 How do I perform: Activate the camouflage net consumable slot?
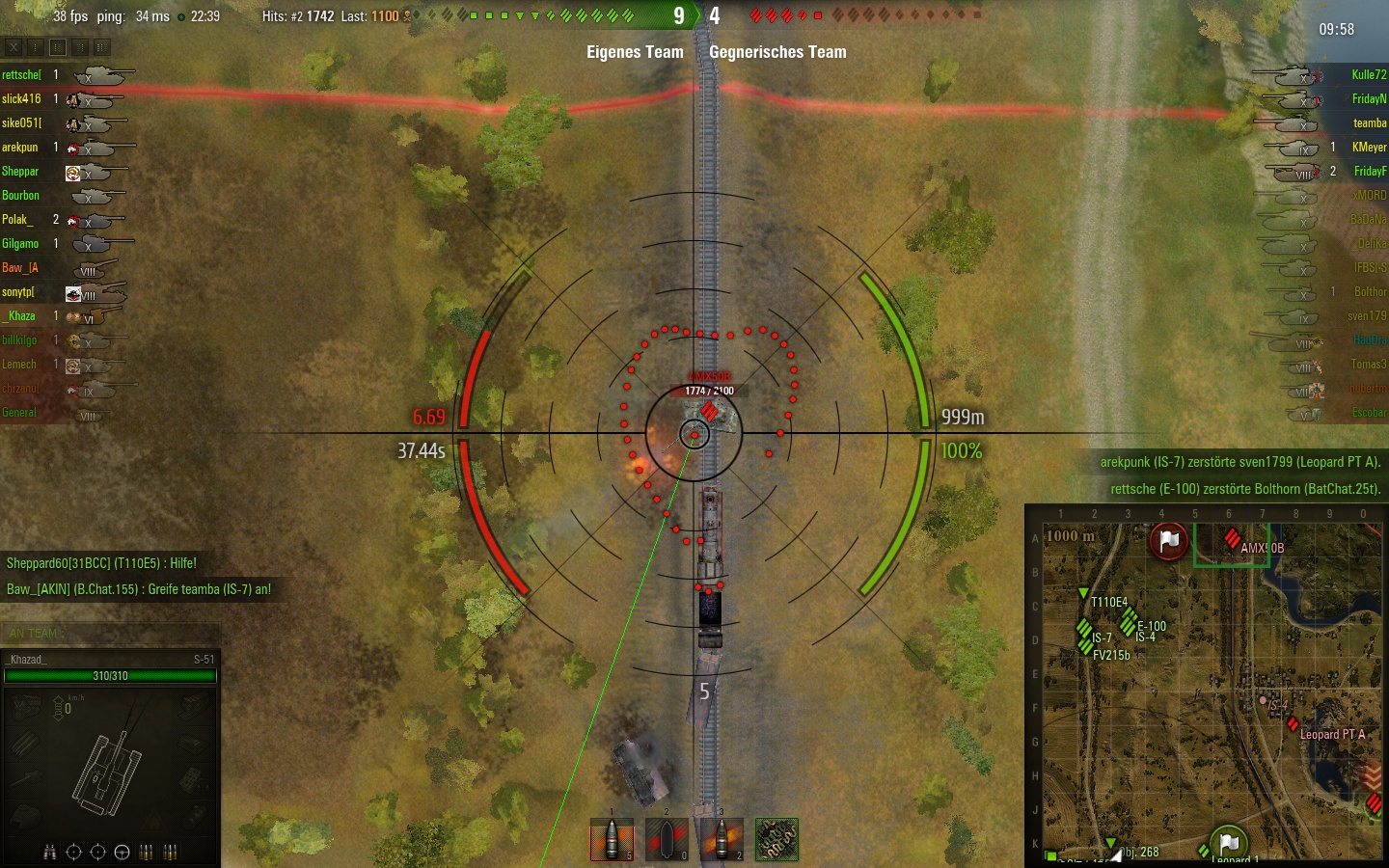(x=776, y=839)
